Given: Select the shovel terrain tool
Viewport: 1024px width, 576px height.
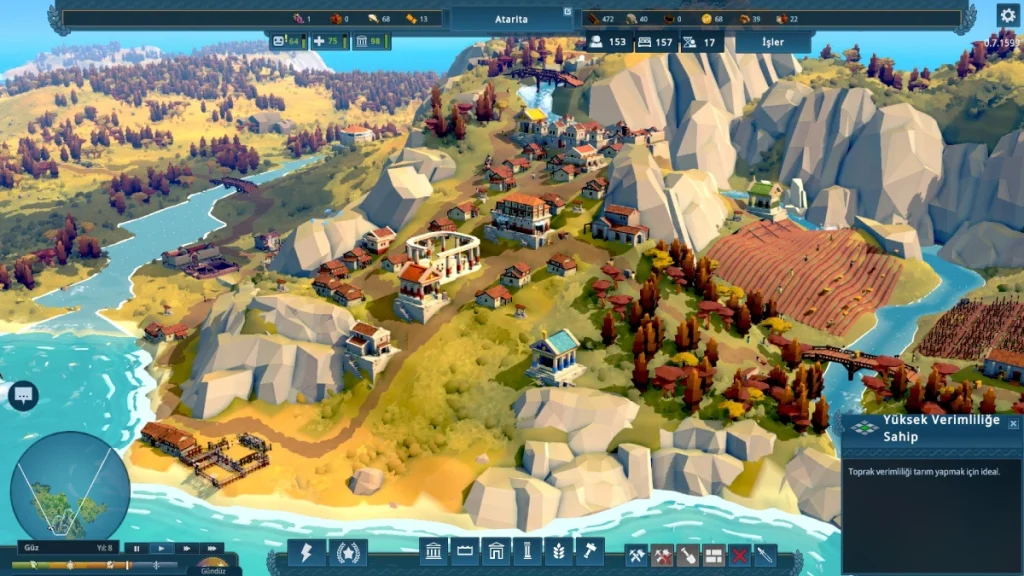Looking at the screenshot, I should tap(688, 553).
